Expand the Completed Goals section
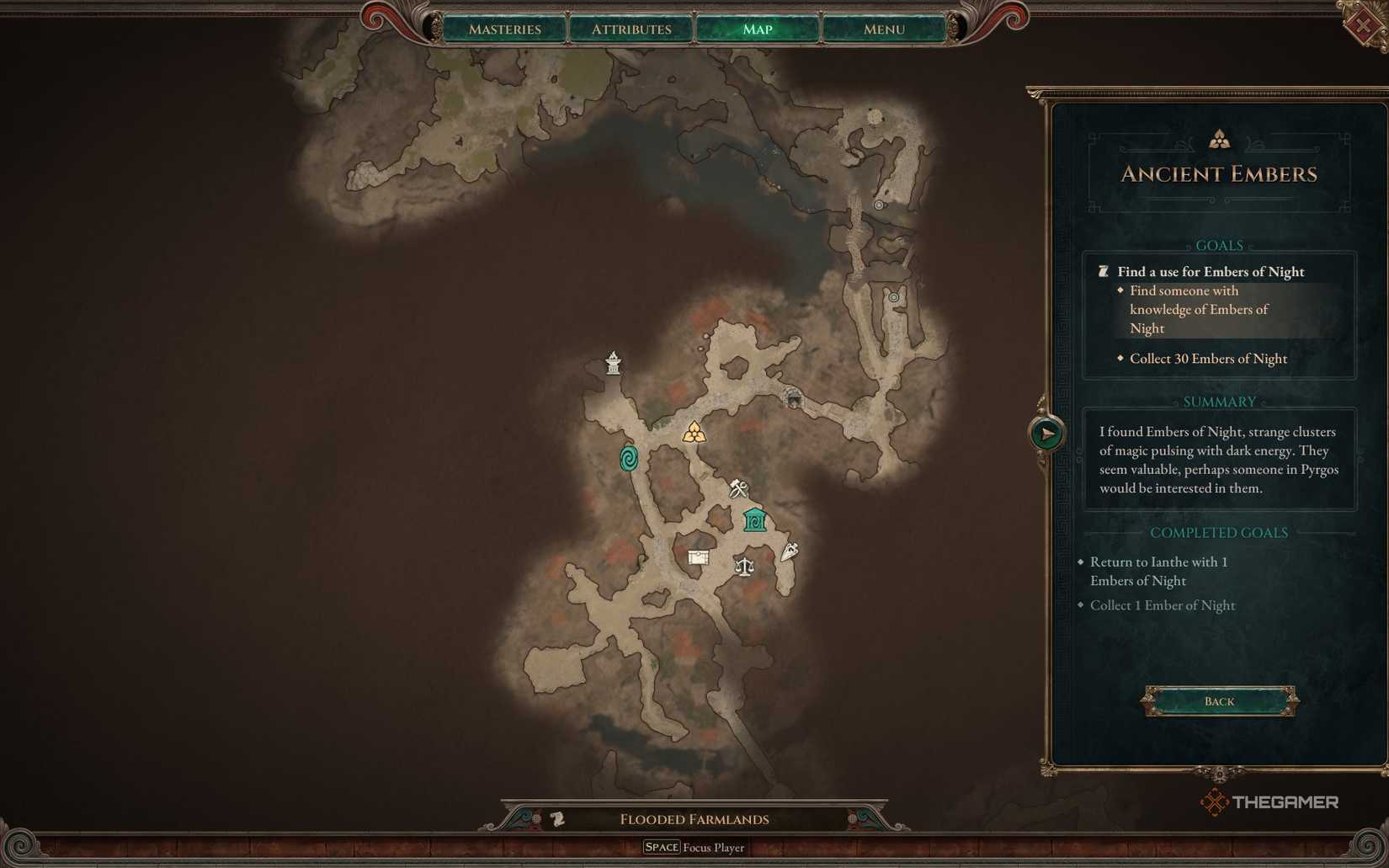This screenshot has height=868, width=1389. pos(1218,532)
